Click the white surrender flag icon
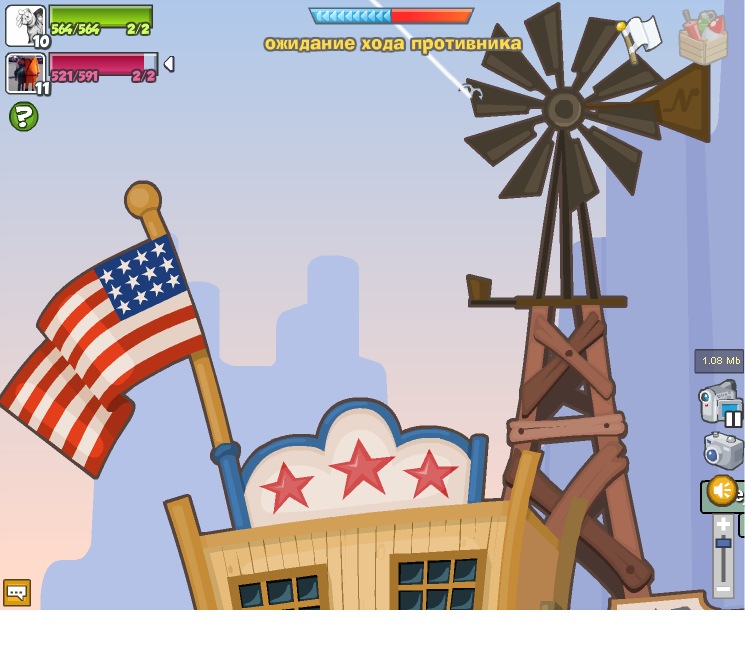 click(x=641, y=36)
